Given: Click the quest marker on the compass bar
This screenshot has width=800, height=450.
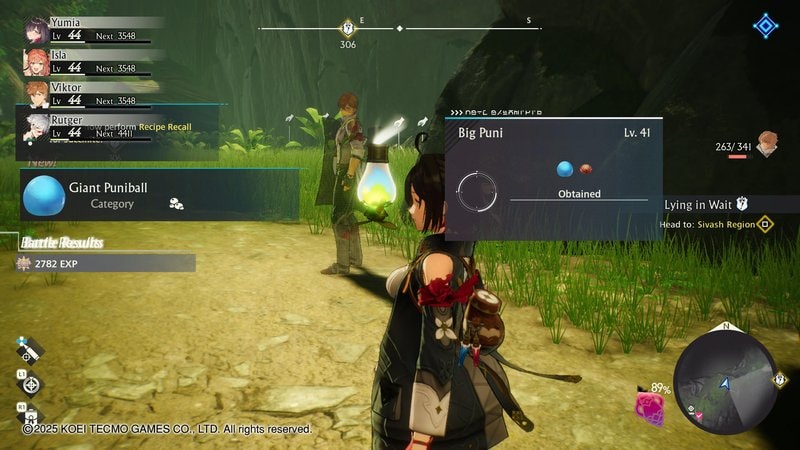Looking at the screenshot, I should 348,28.
